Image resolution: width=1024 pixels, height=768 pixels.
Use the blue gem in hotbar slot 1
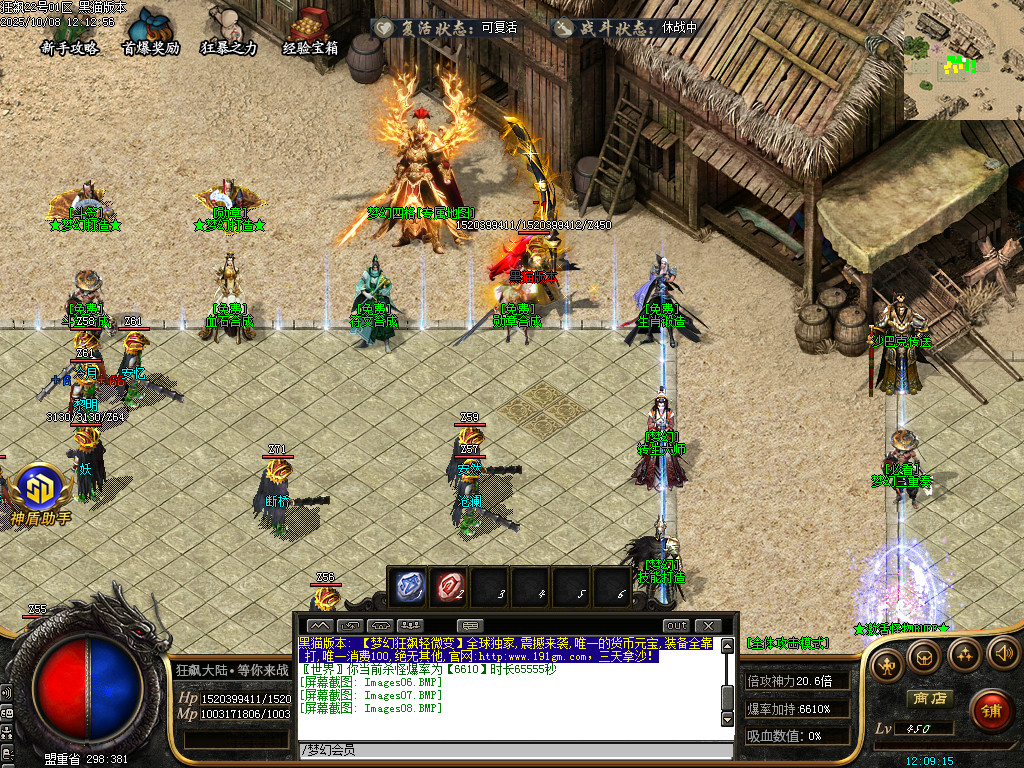(411, 587)
